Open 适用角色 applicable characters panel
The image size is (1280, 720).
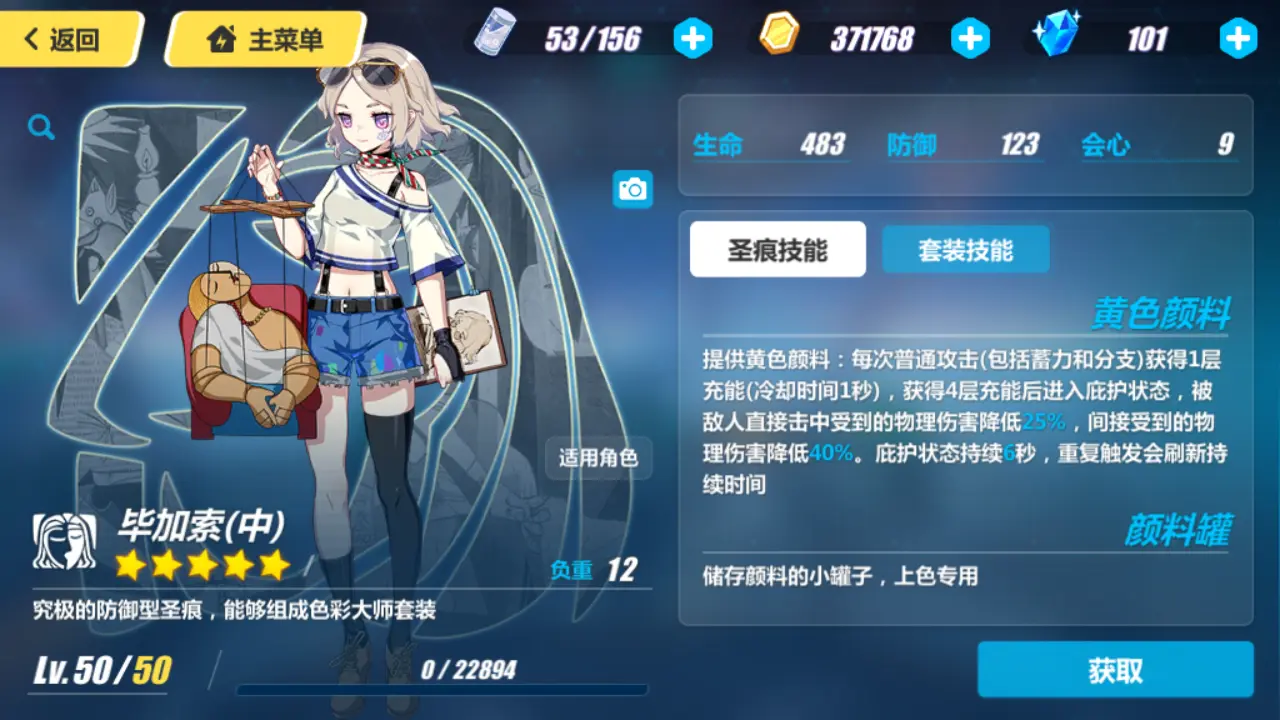pyautogui.click(x=597, y=459)
